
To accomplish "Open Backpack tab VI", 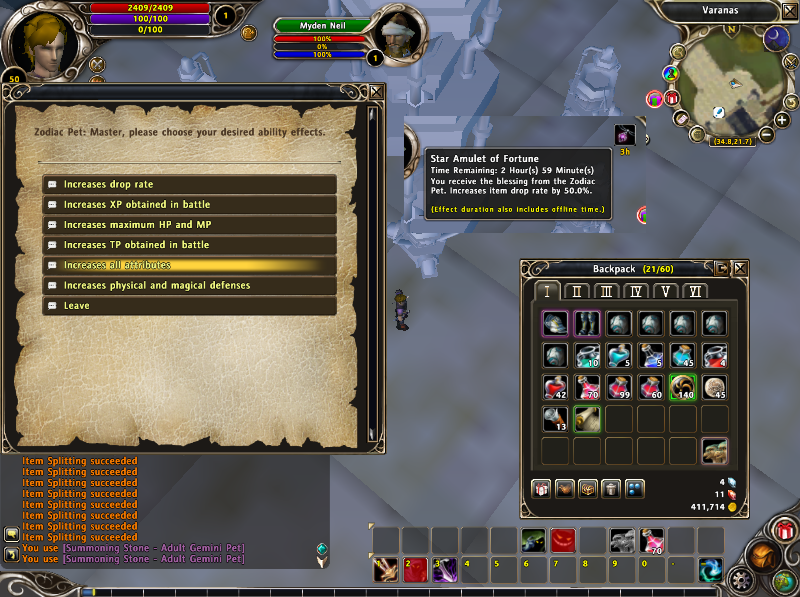I will coord(696,292).
